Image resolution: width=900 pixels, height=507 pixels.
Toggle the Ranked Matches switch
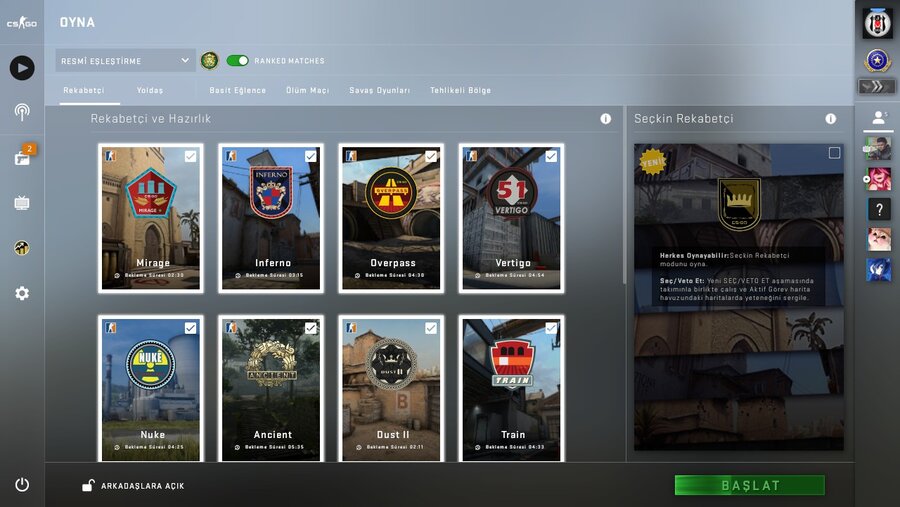[237, 61]
